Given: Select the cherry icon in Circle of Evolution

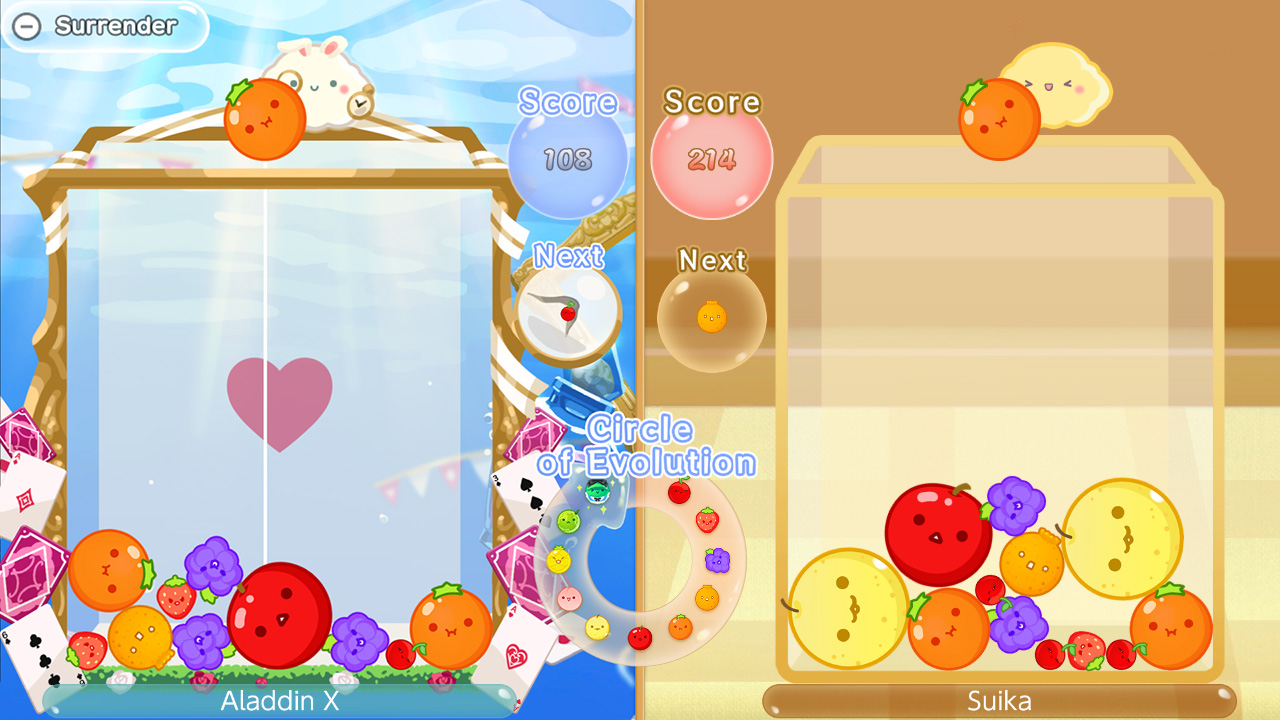Looking at the screenshot, I should coord(678,491).
